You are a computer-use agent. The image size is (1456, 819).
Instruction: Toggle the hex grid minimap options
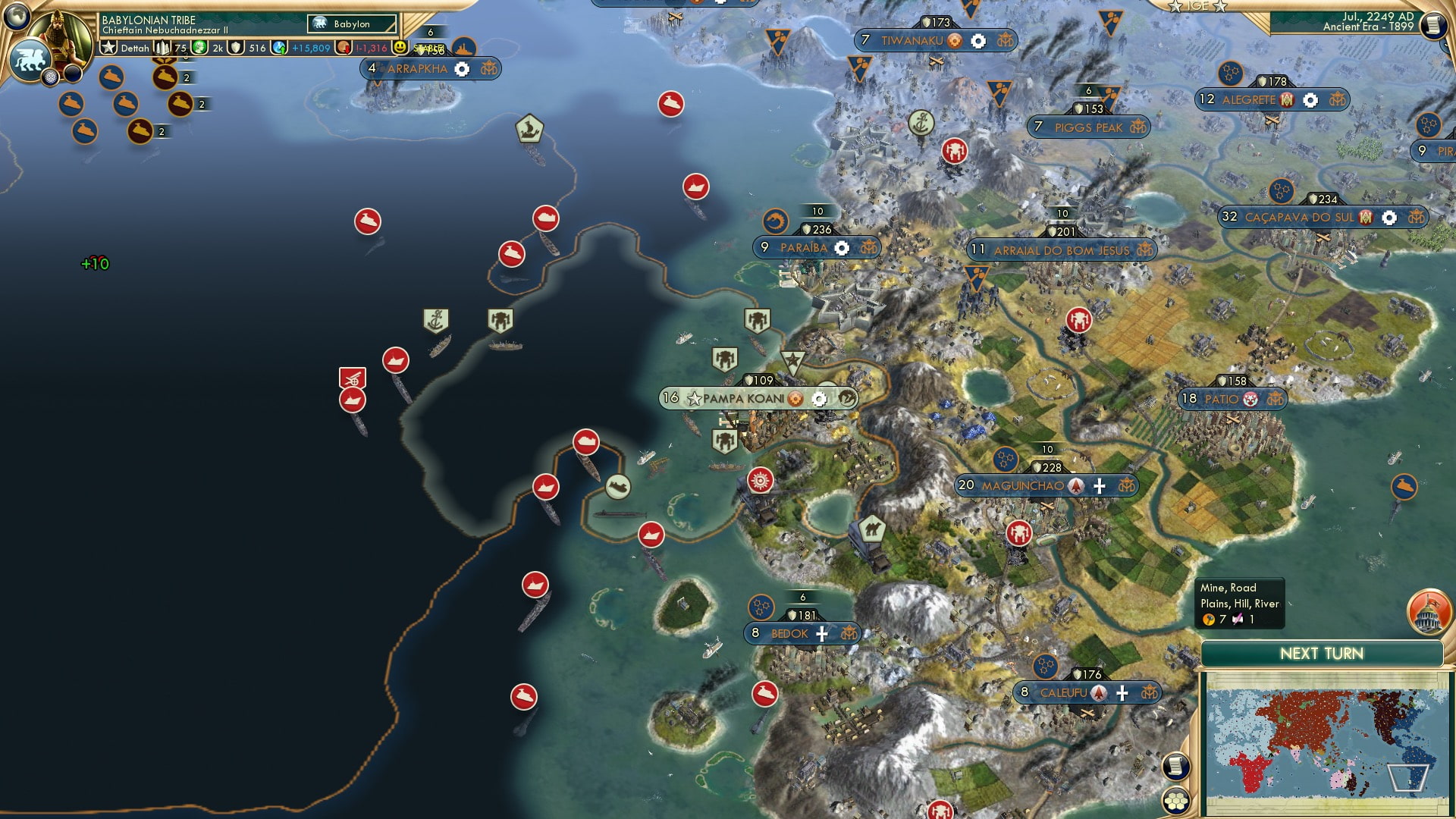point(1175,800)
